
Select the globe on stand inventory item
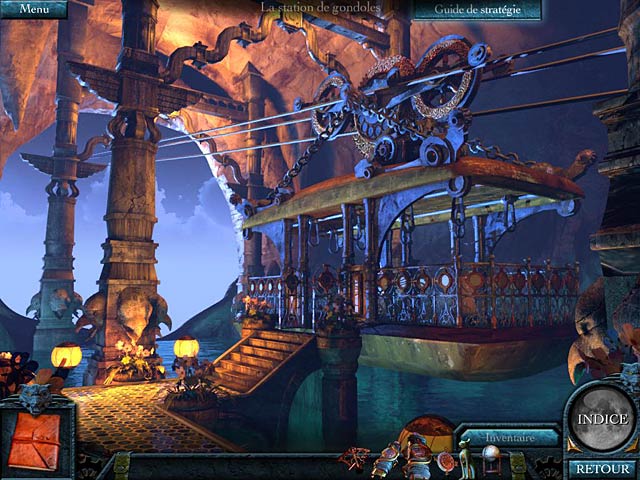490,458
